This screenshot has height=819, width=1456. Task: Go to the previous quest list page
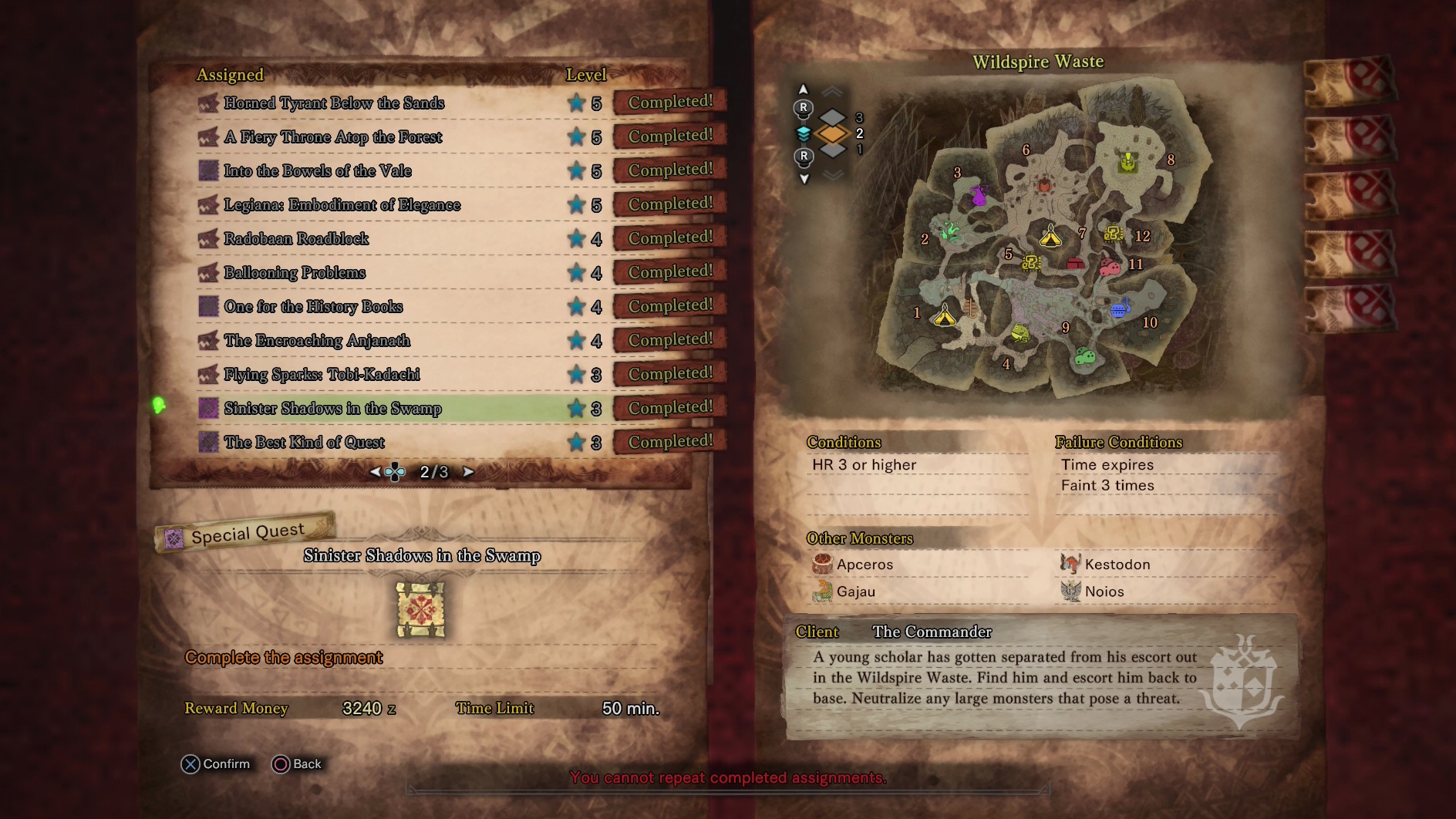point(375,472)
